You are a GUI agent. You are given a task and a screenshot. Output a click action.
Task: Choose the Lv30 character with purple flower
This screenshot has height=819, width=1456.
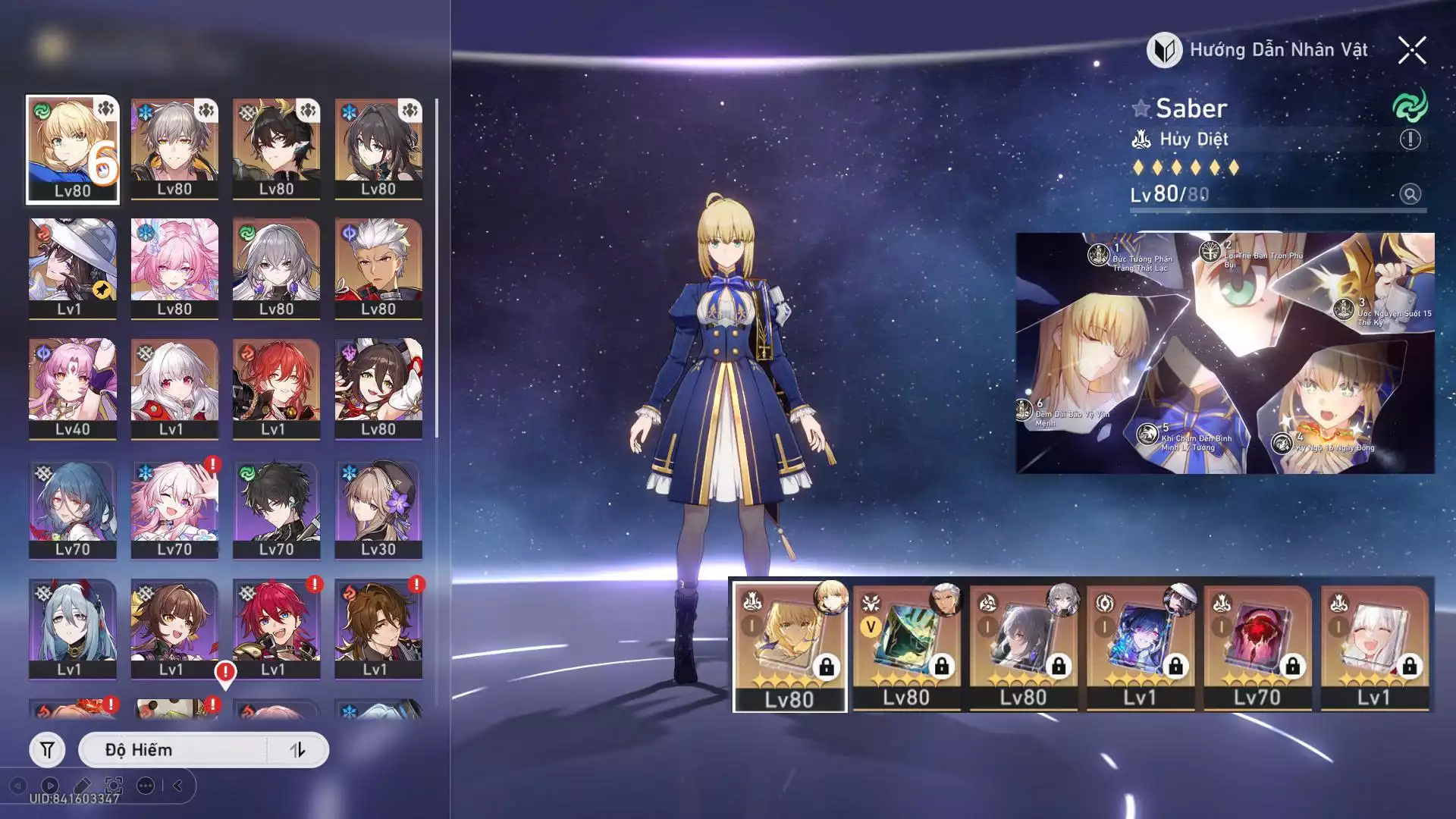coord(378,509)
